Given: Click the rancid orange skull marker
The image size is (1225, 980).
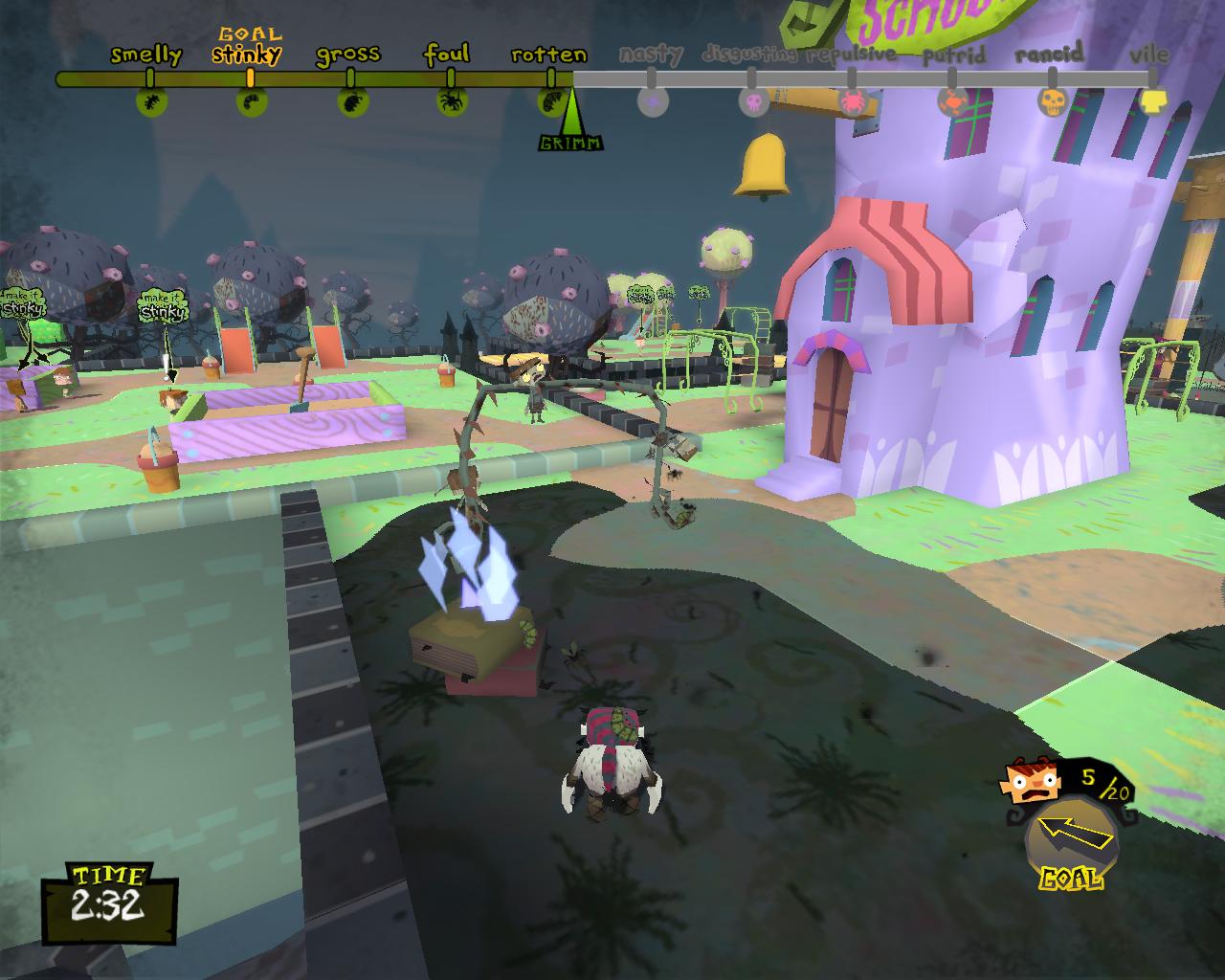Looking at the screenshot, I should click(1052, 100).
